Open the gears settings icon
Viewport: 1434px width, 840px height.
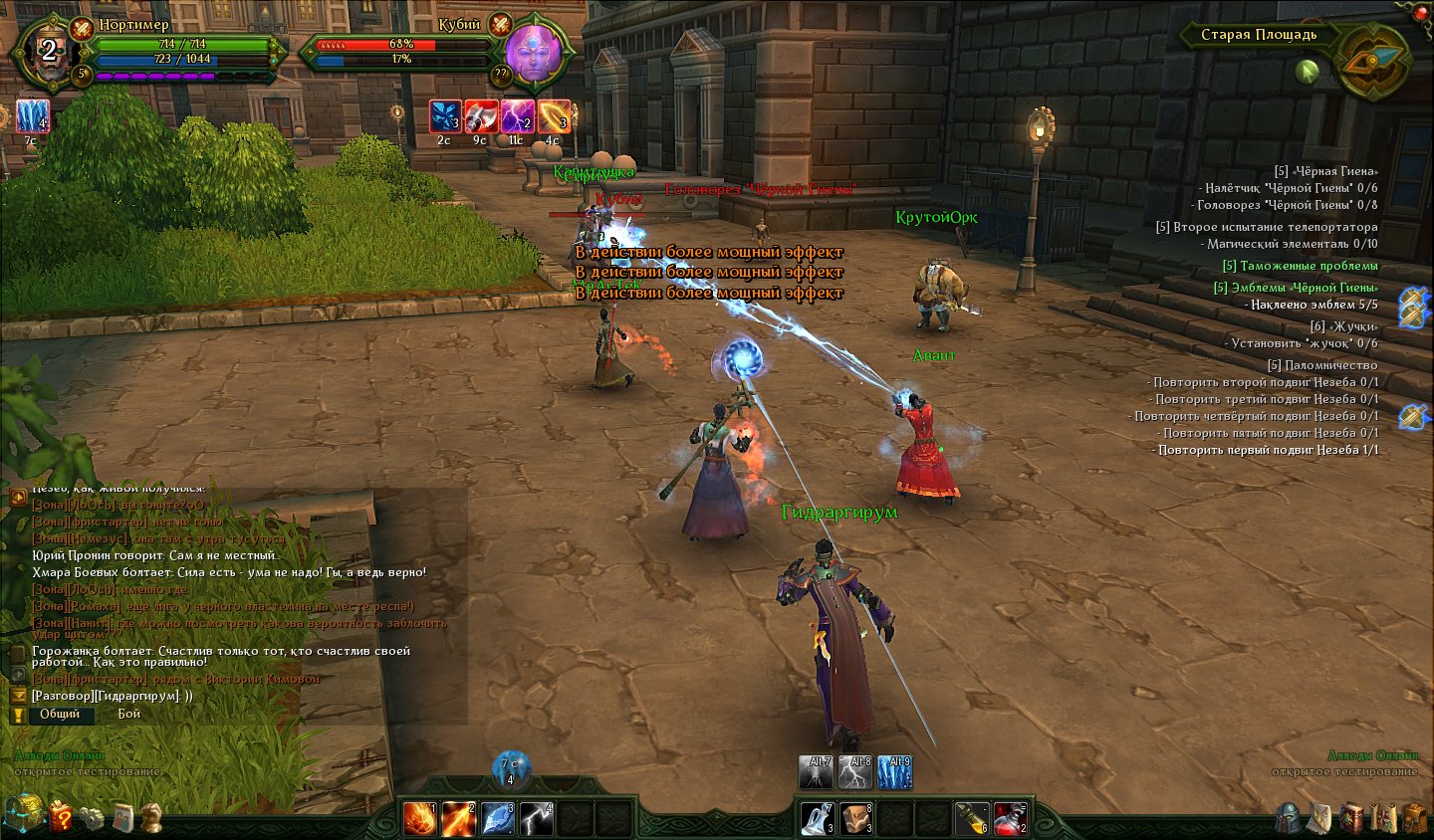point(93,818)
